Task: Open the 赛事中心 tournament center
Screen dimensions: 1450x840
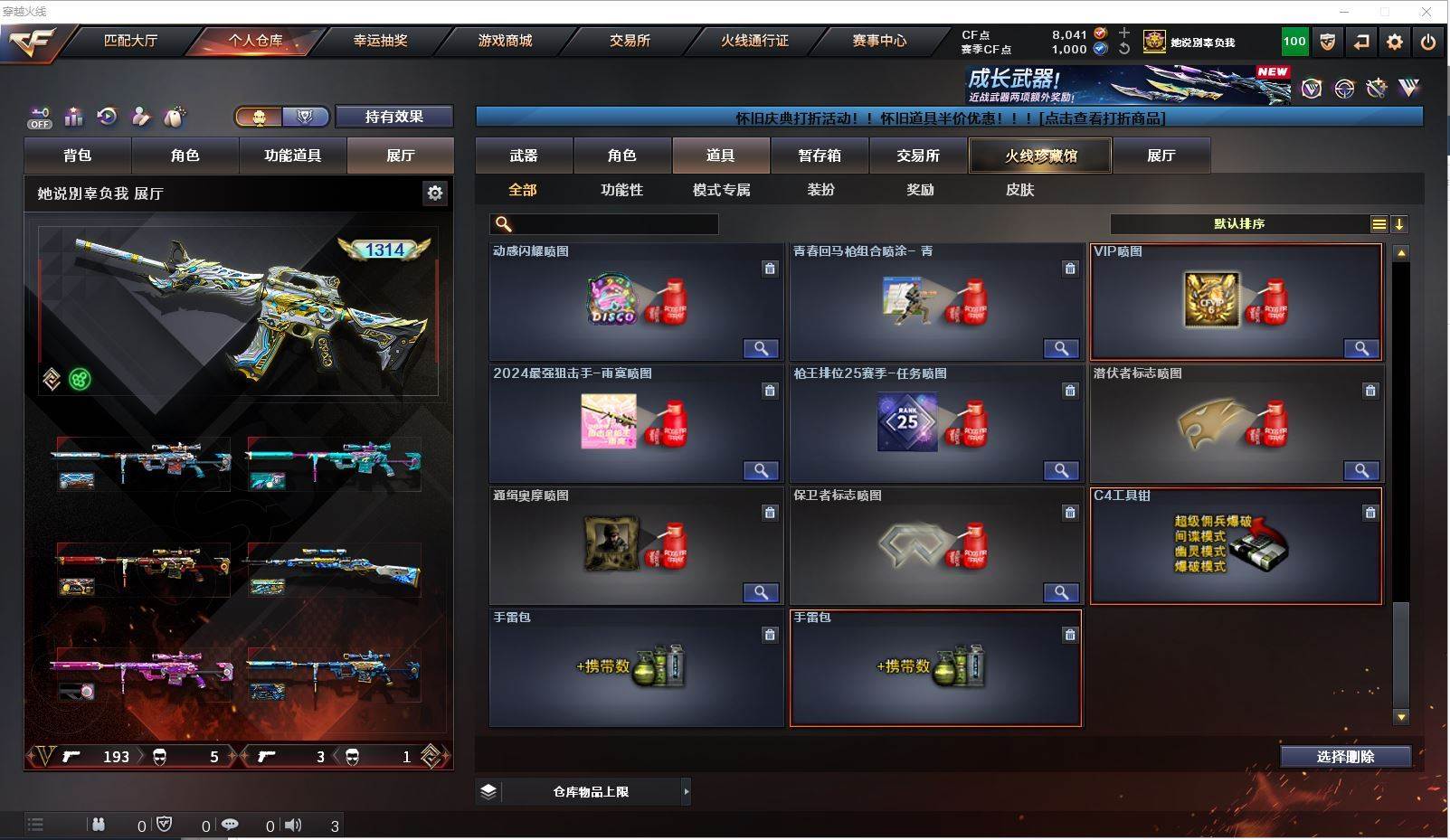Action: click(x=878, y=41)
